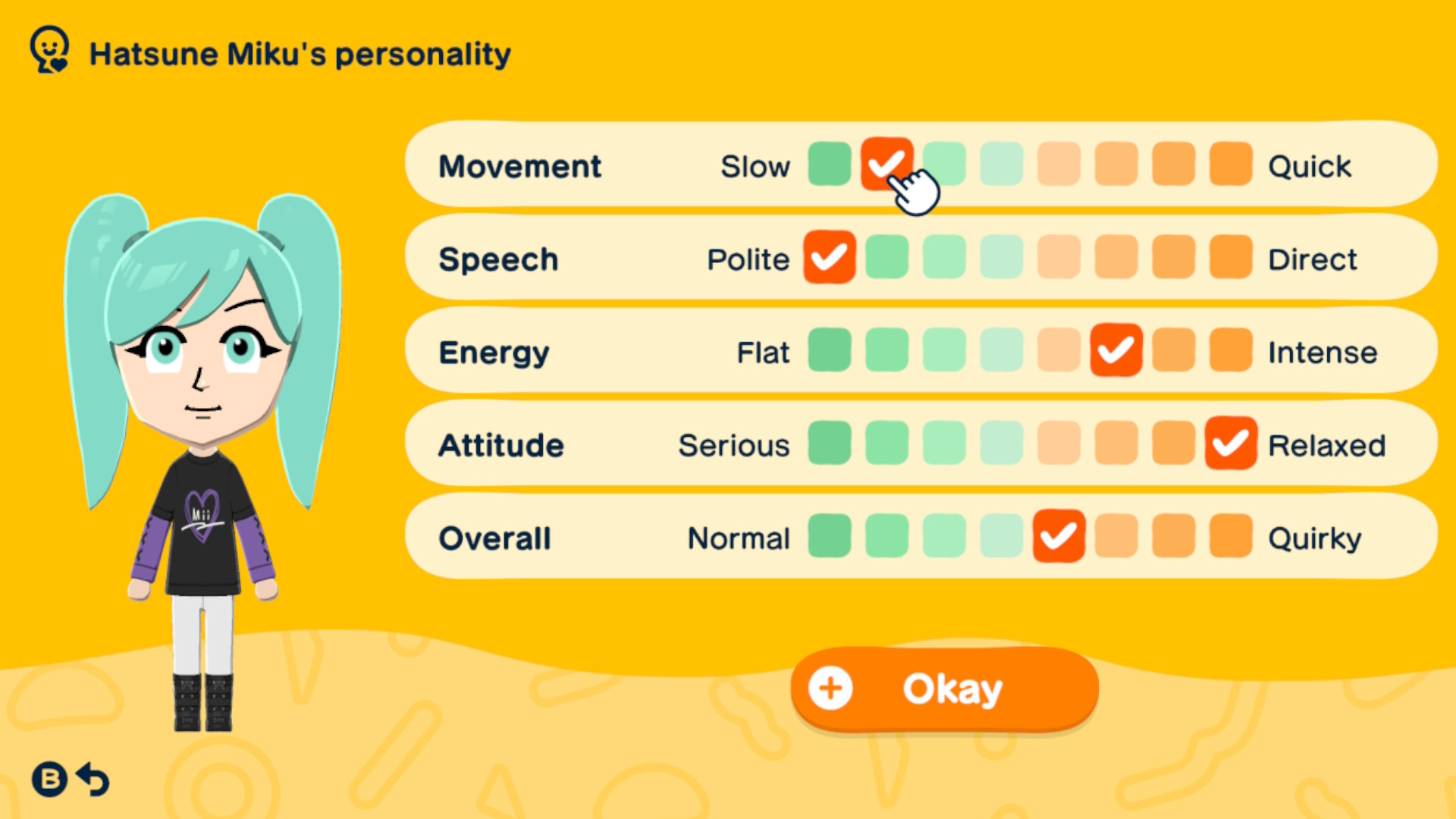
Task: Move Movement to the Quick end square
Action: click(1230, 165)
